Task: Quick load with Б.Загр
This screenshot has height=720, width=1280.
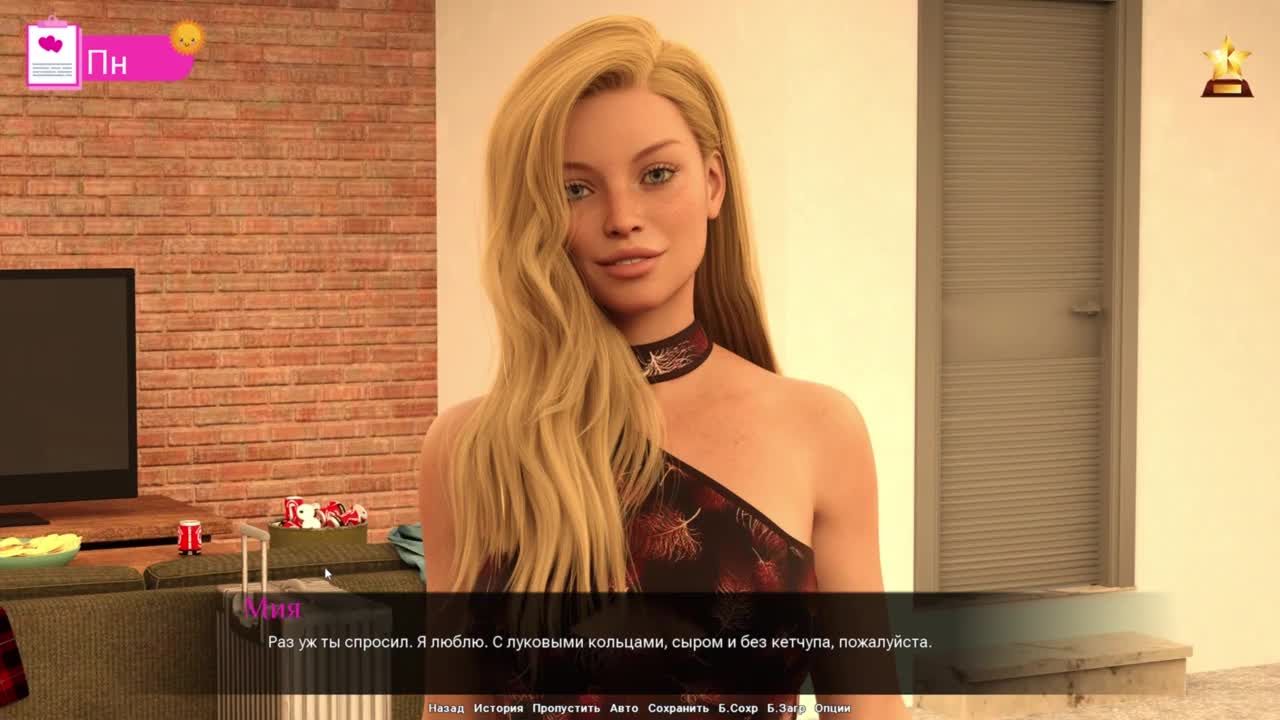Action: pyautogui.click(x=786, y=708)
